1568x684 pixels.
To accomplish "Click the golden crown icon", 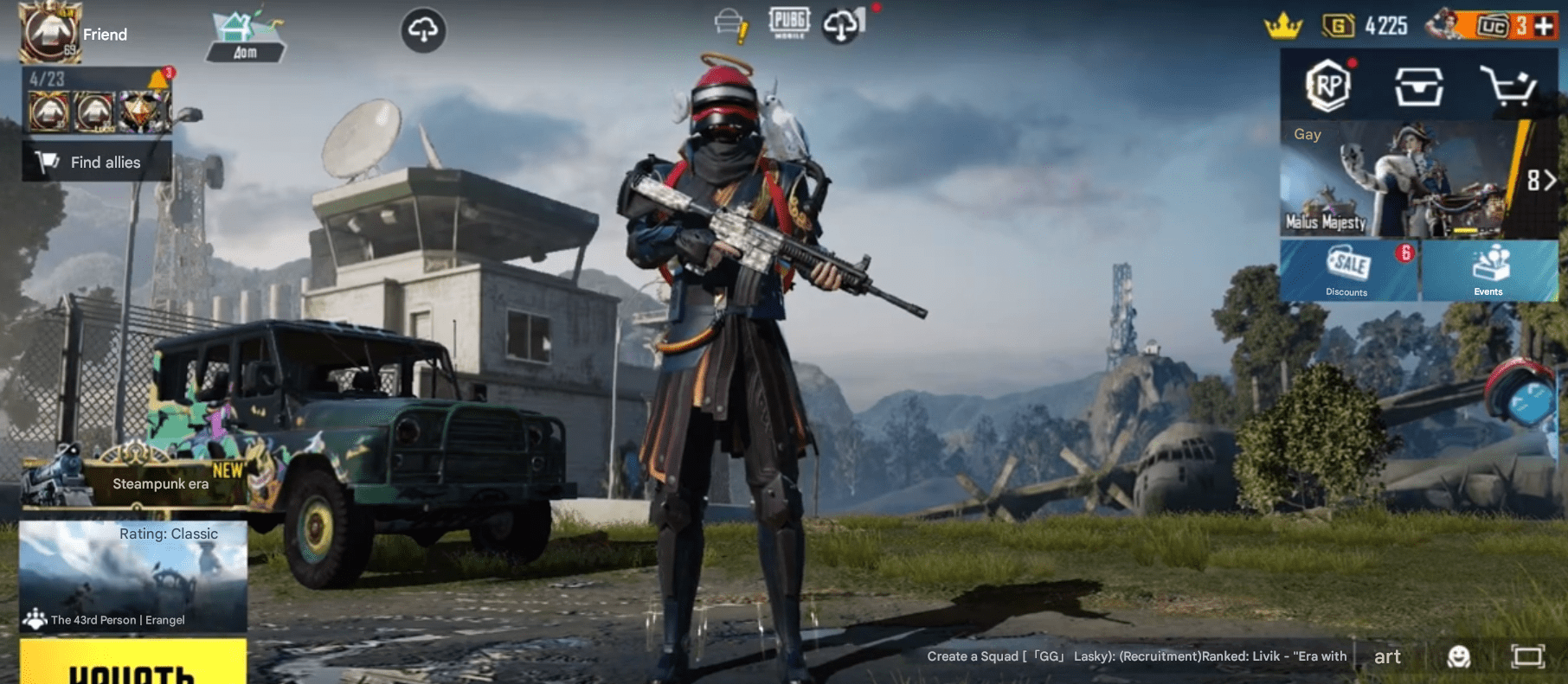I will 1285,25.
